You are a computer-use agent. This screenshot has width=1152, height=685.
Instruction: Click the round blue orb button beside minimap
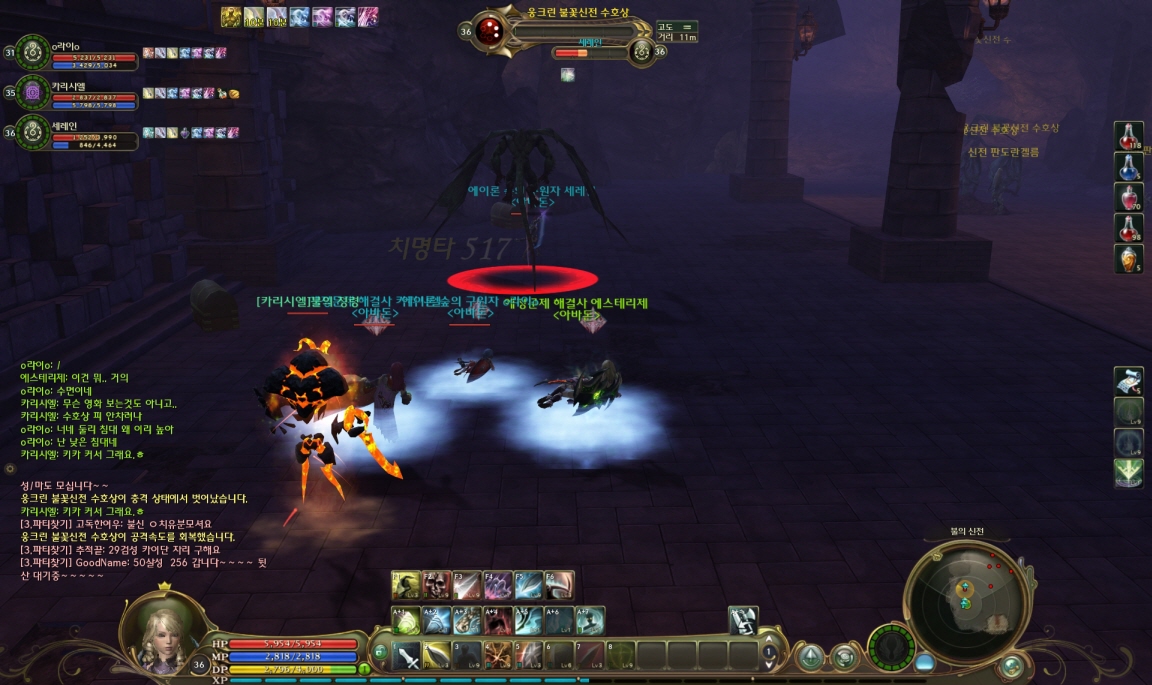pyautogui.click(x=924, y=662)
